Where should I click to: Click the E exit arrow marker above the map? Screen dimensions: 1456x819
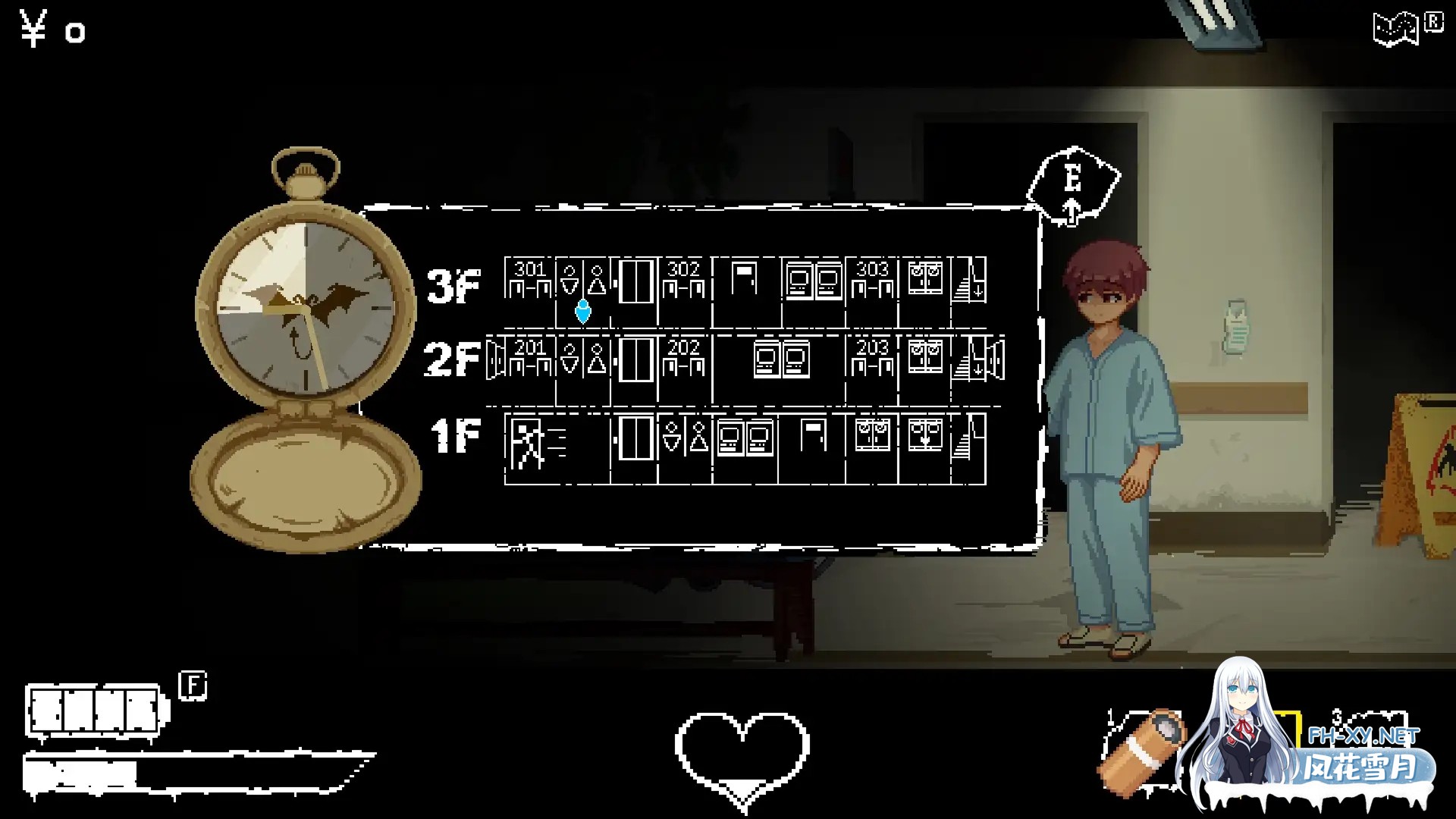pyautogui.click(x=1072, y=182)
